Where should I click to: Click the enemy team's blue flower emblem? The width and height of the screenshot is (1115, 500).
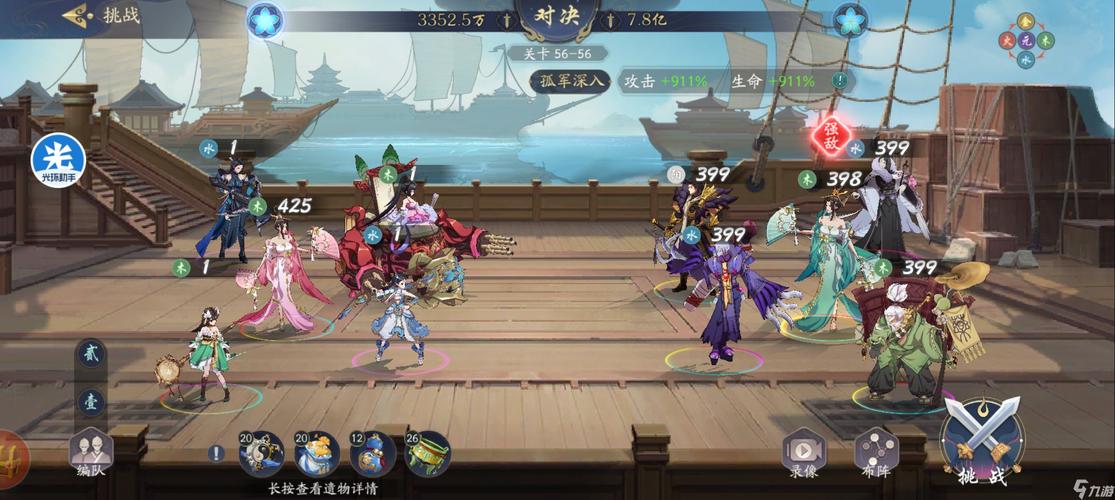(850, 19)
